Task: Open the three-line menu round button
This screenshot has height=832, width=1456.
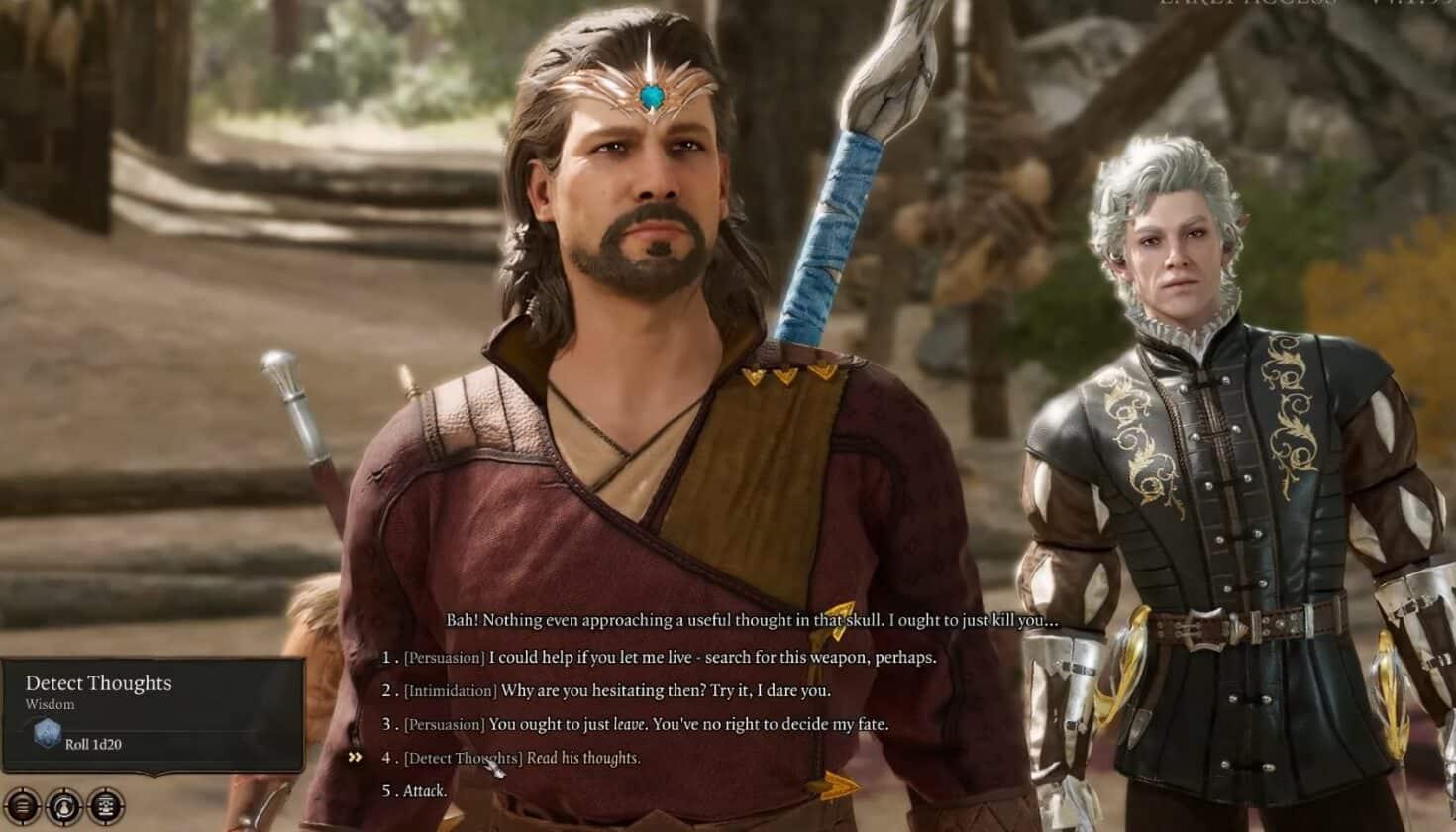Action: click(22, 805)
